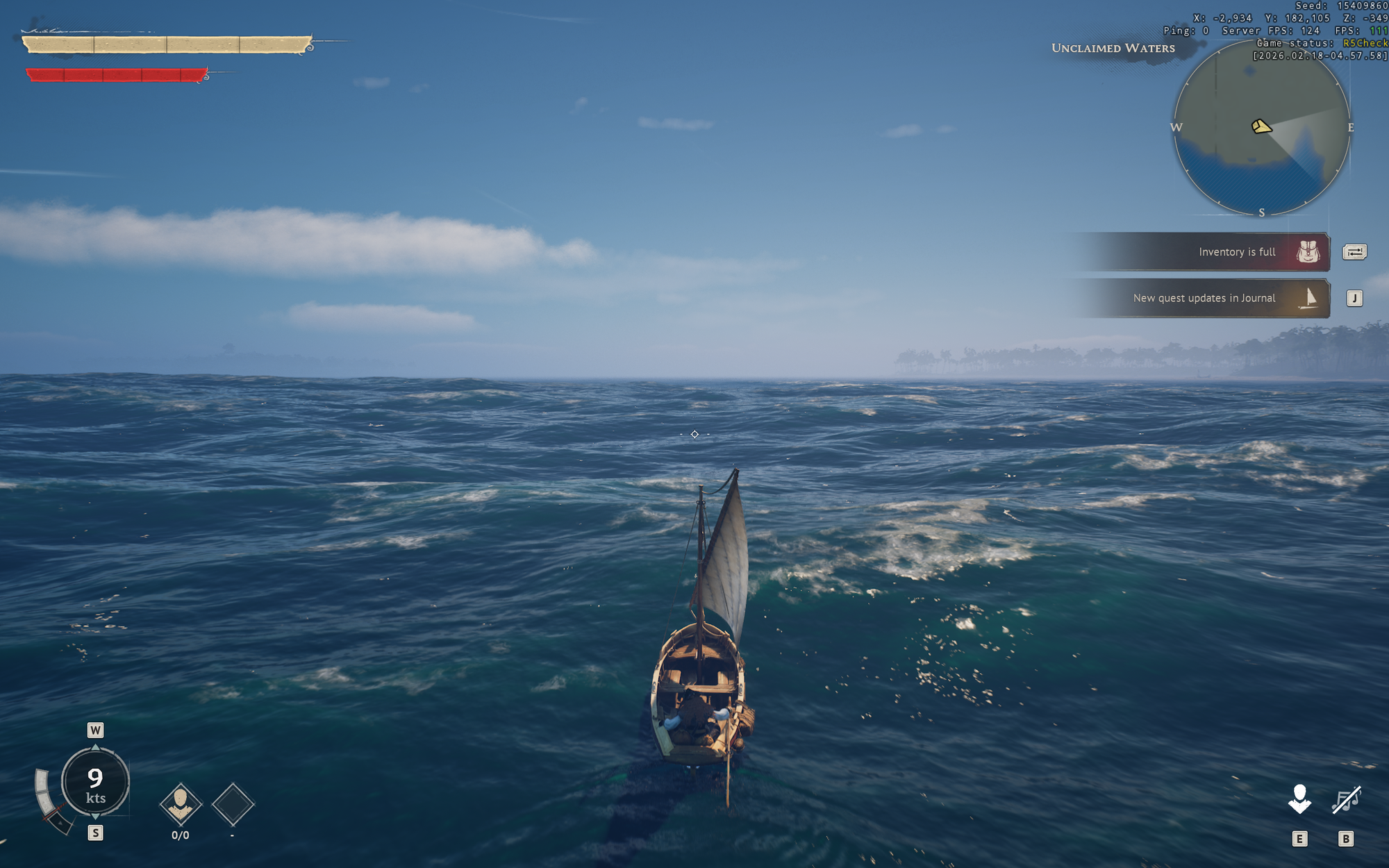
Task: Click the notification swap arrows icon
Action: pyautogui.click(x=1354, y=252)
